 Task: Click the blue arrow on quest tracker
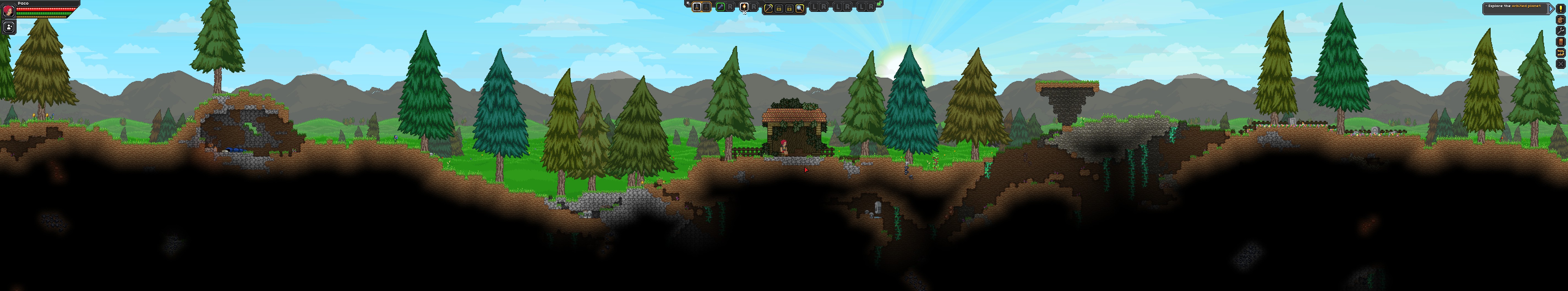pyautogui.click(x=1550, y=8)
